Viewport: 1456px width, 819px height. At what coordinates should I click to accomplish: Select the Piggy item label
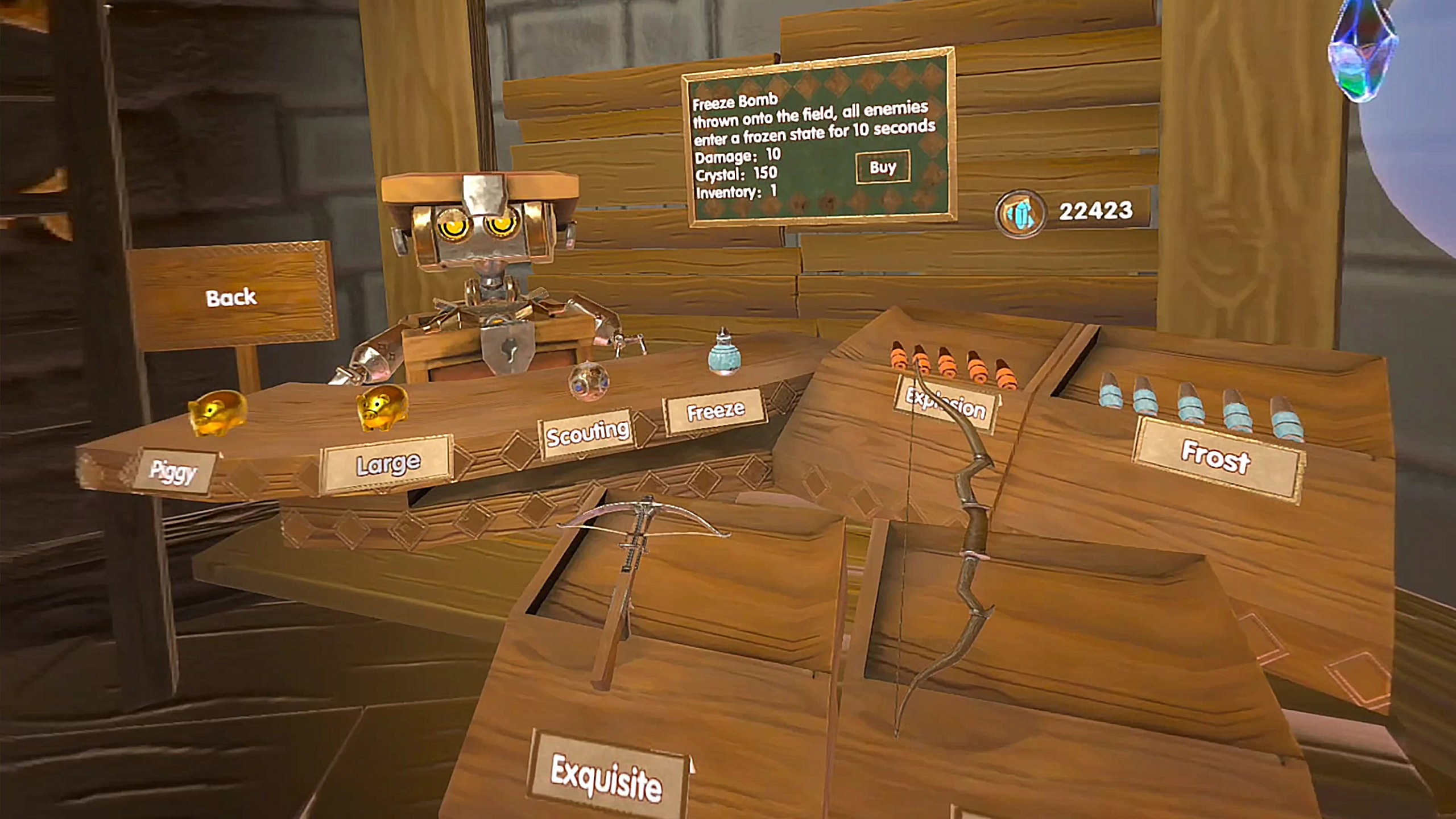click(x=174, y=471)
